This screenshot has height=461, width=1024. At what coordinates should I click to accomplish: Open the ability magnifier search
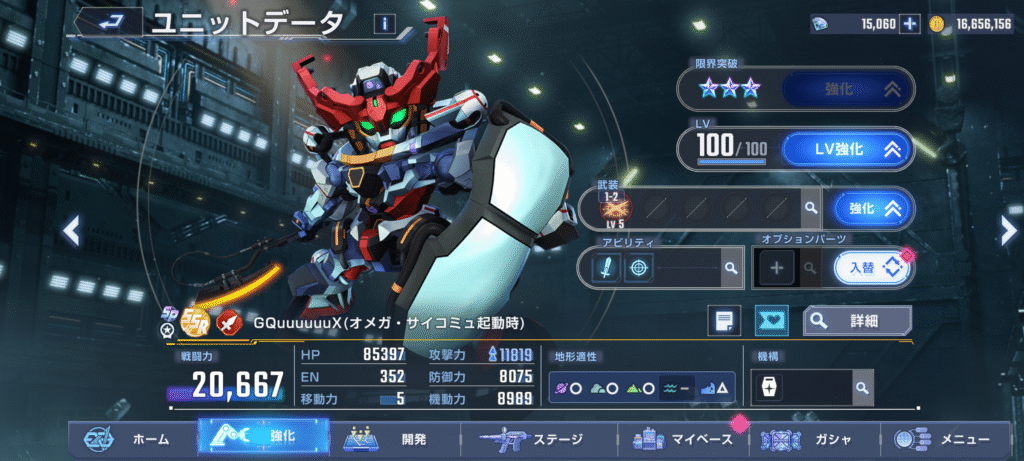click(731, 268)
